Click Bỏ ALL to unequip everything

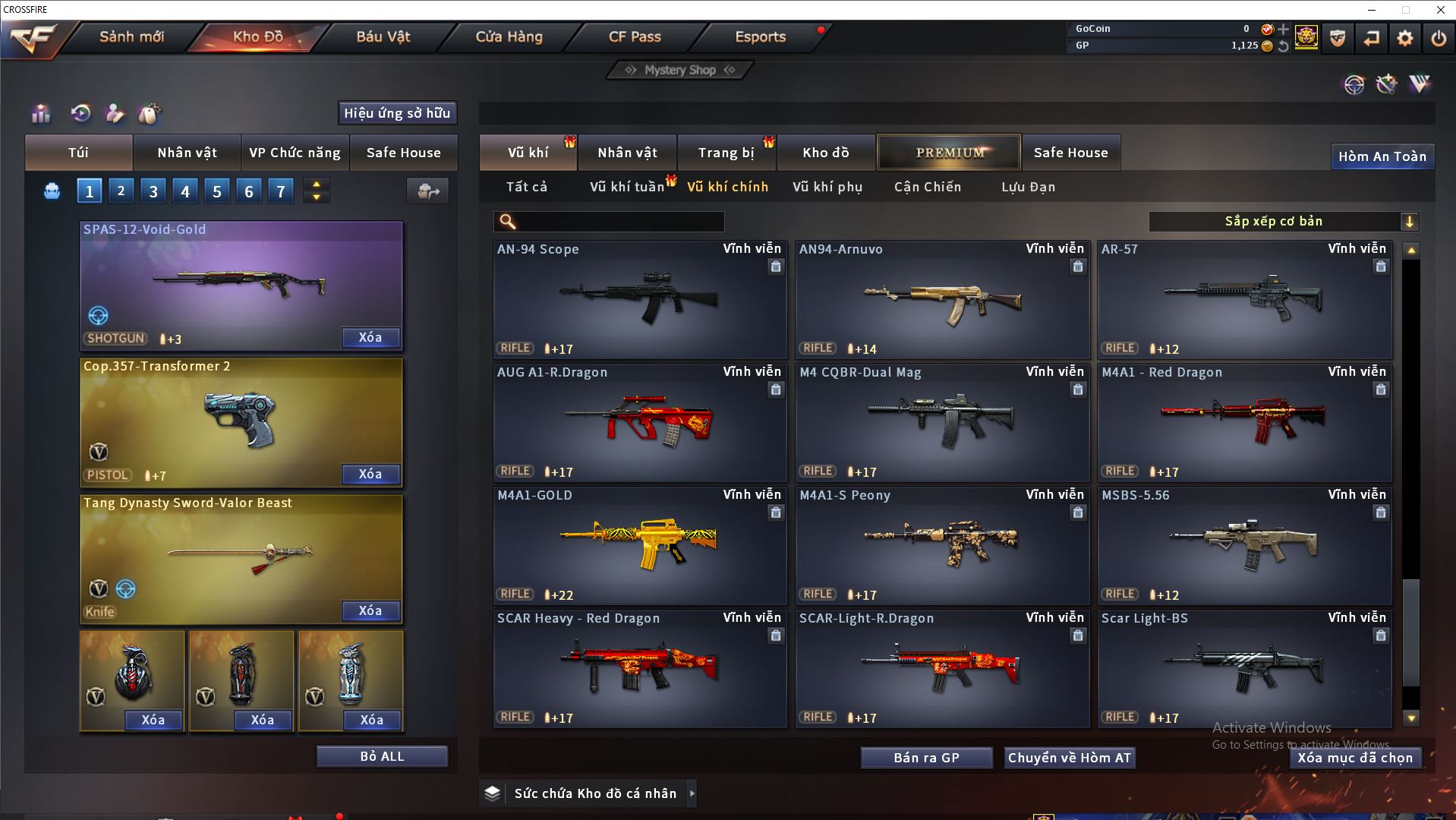coord(382,756)
